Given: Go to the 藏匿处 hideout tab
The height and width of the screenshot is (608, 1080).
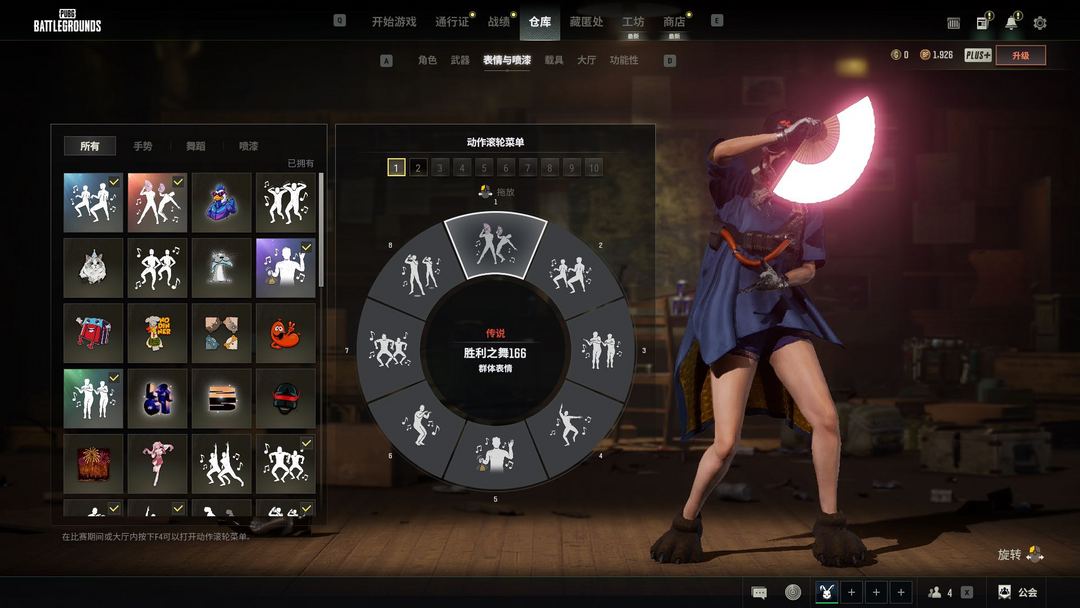Looking at the screenshot, I should click(x=586, y=21).
